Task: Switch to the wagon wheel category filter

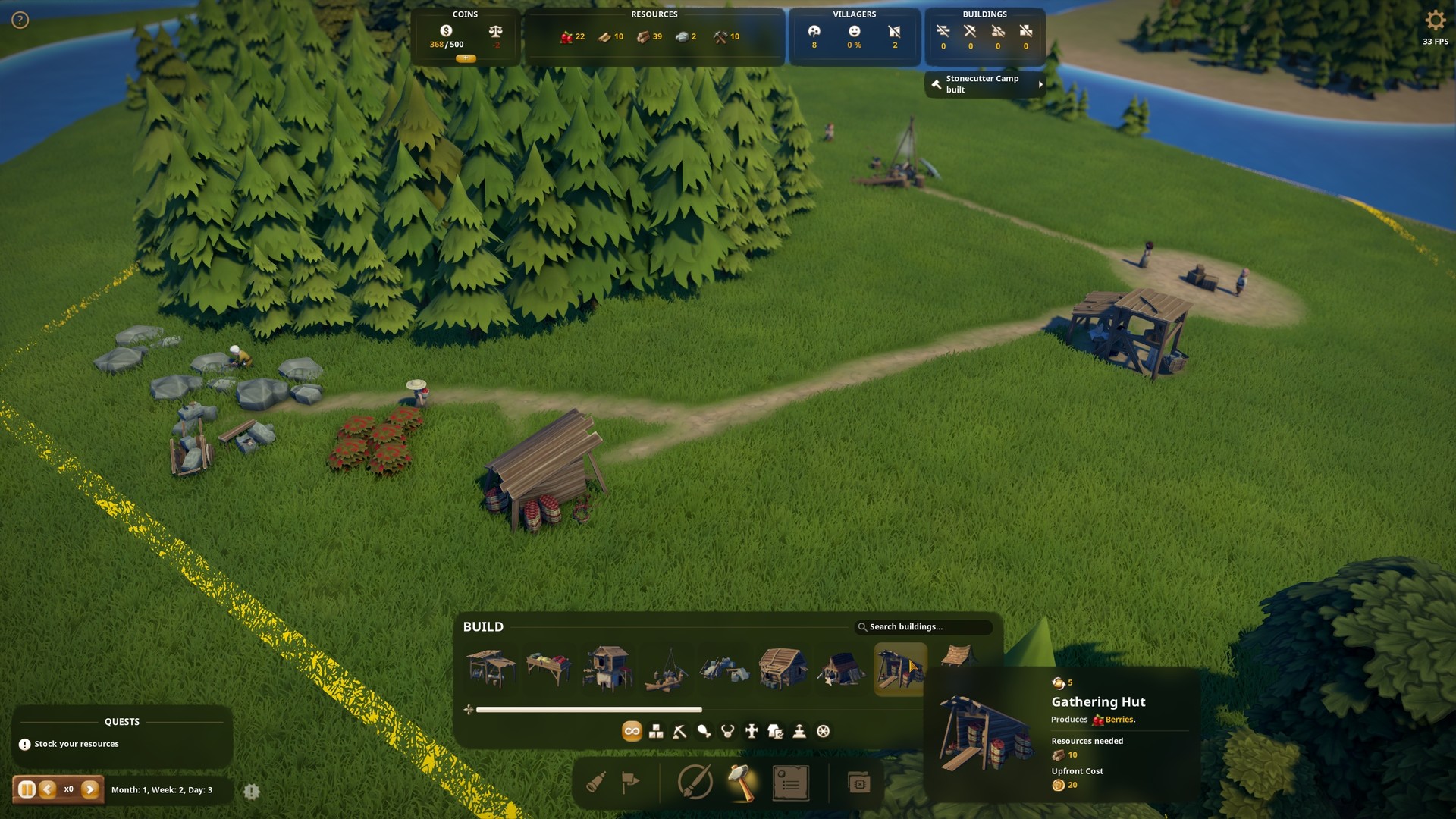Action: pyautogui.click(x=824, y=732)
